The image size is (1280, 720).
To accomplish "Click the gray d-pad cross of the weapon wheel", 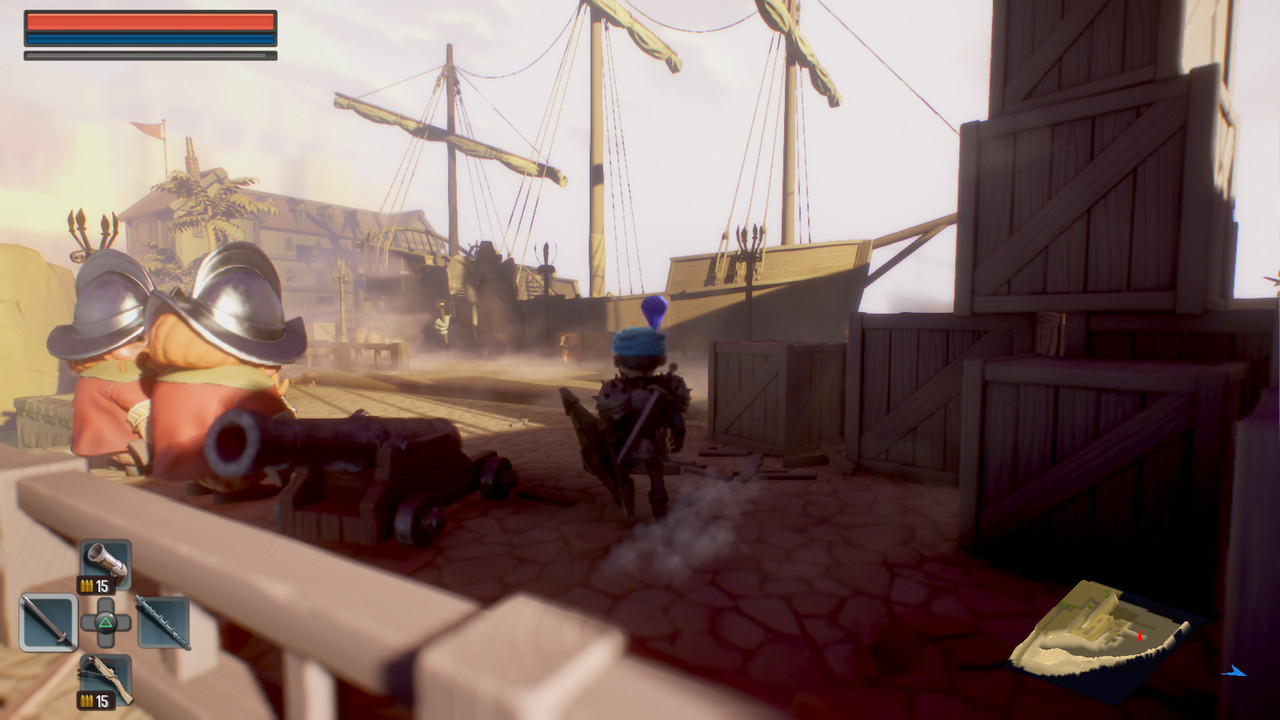I will pyautogui.click(x=105, y=620).
